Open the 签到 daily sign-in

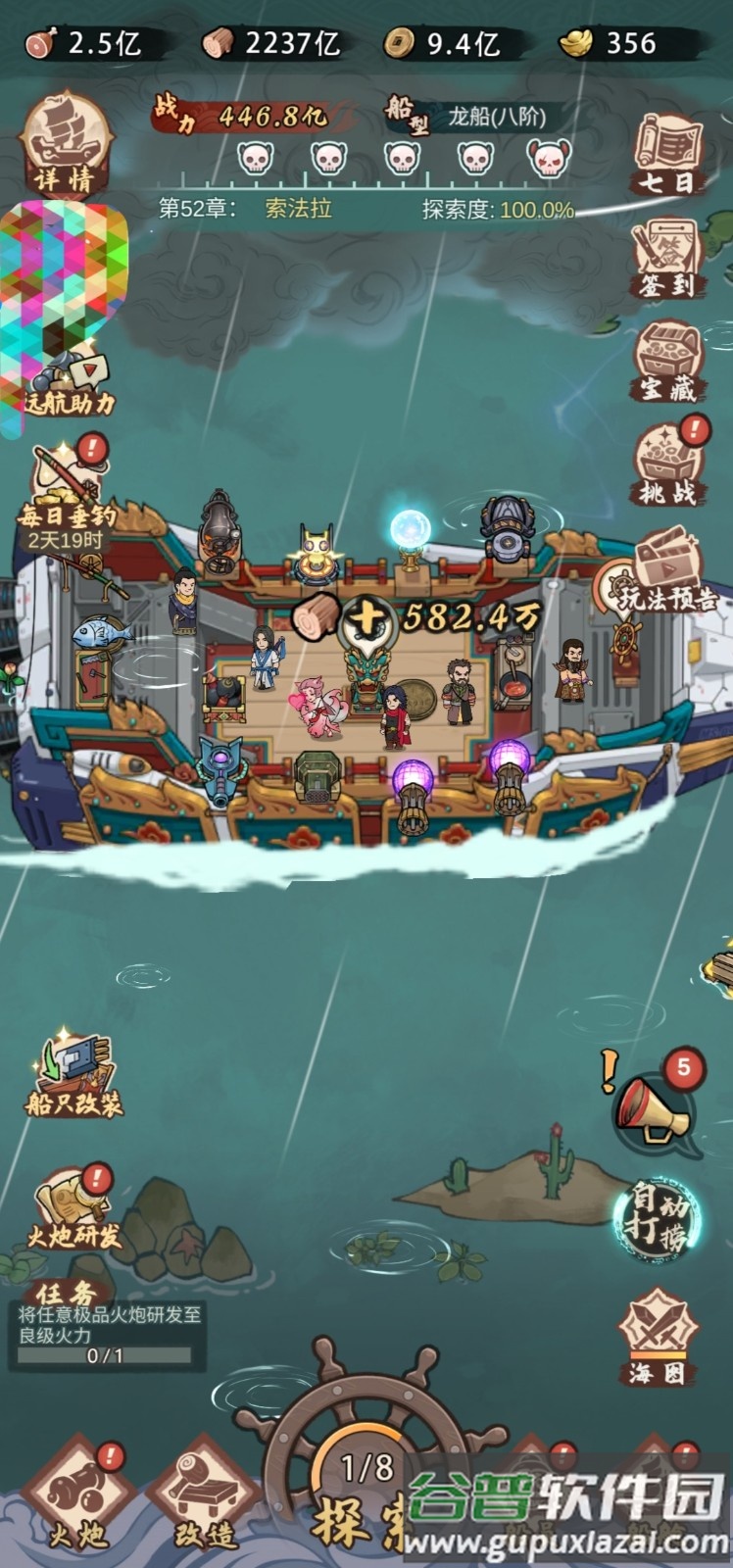click(666, 257)
